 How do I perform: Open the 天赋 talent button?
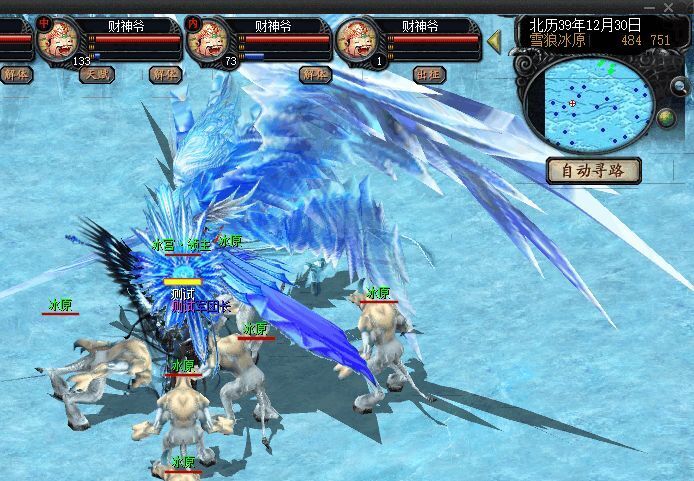click(x=98, y=74)
